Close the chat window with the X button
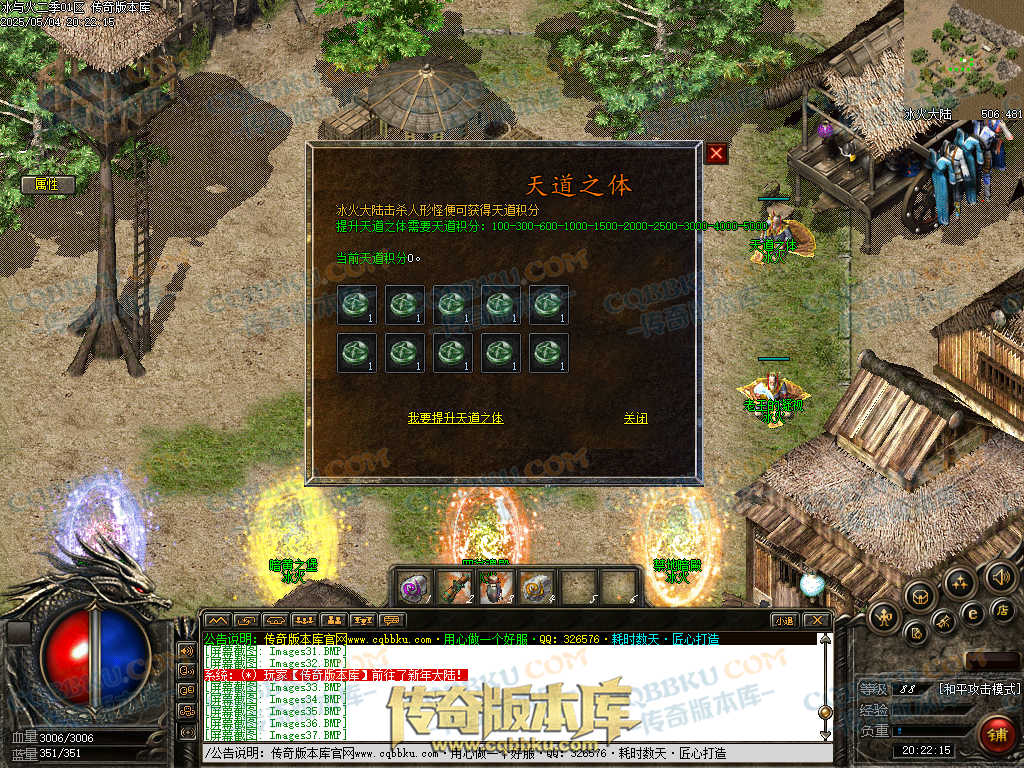The height and width of the screenshot is (768, 1024). pyautogui.click(x=816, y=620)
